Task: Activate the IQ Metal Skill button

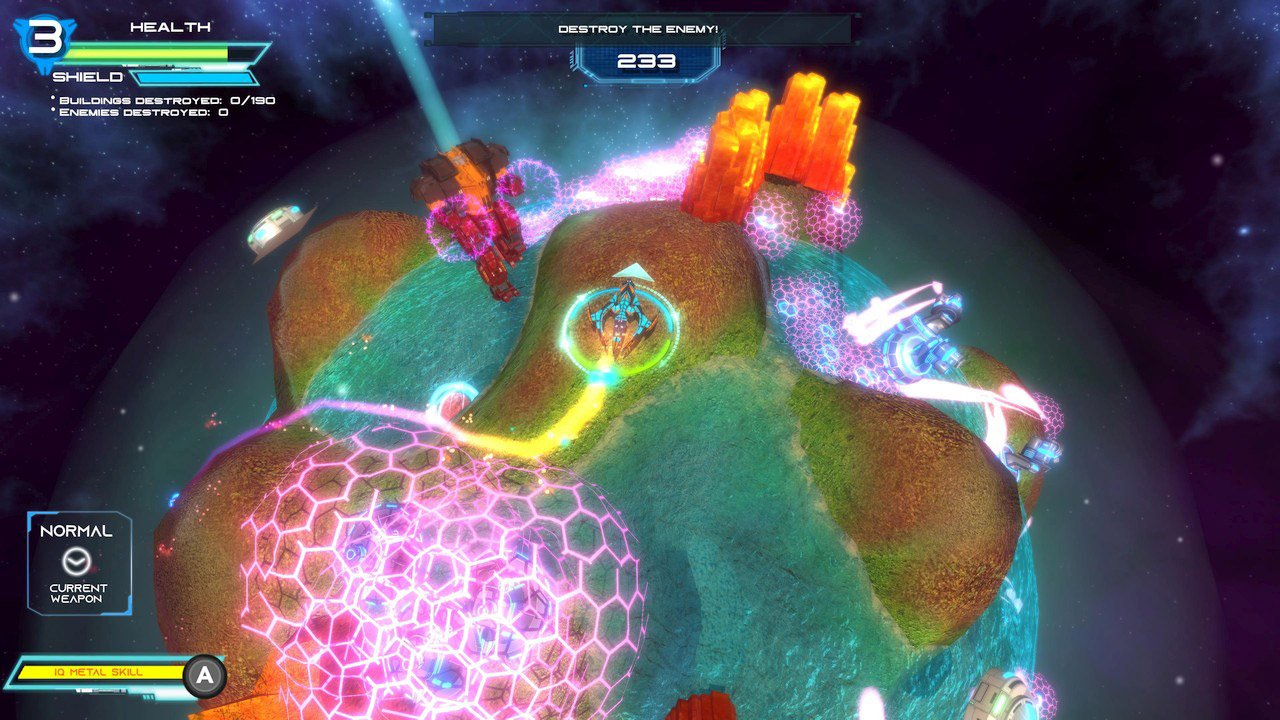Action: tap(204, 672)
